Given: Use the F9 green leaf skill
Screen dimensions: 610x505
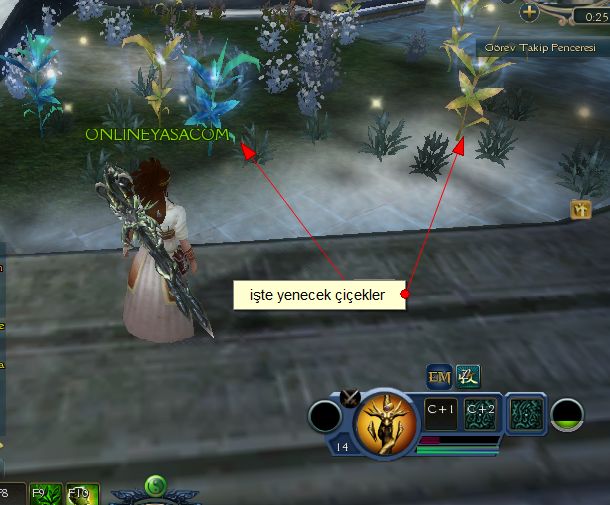Looking at the screenshot, I should point(46,494).
